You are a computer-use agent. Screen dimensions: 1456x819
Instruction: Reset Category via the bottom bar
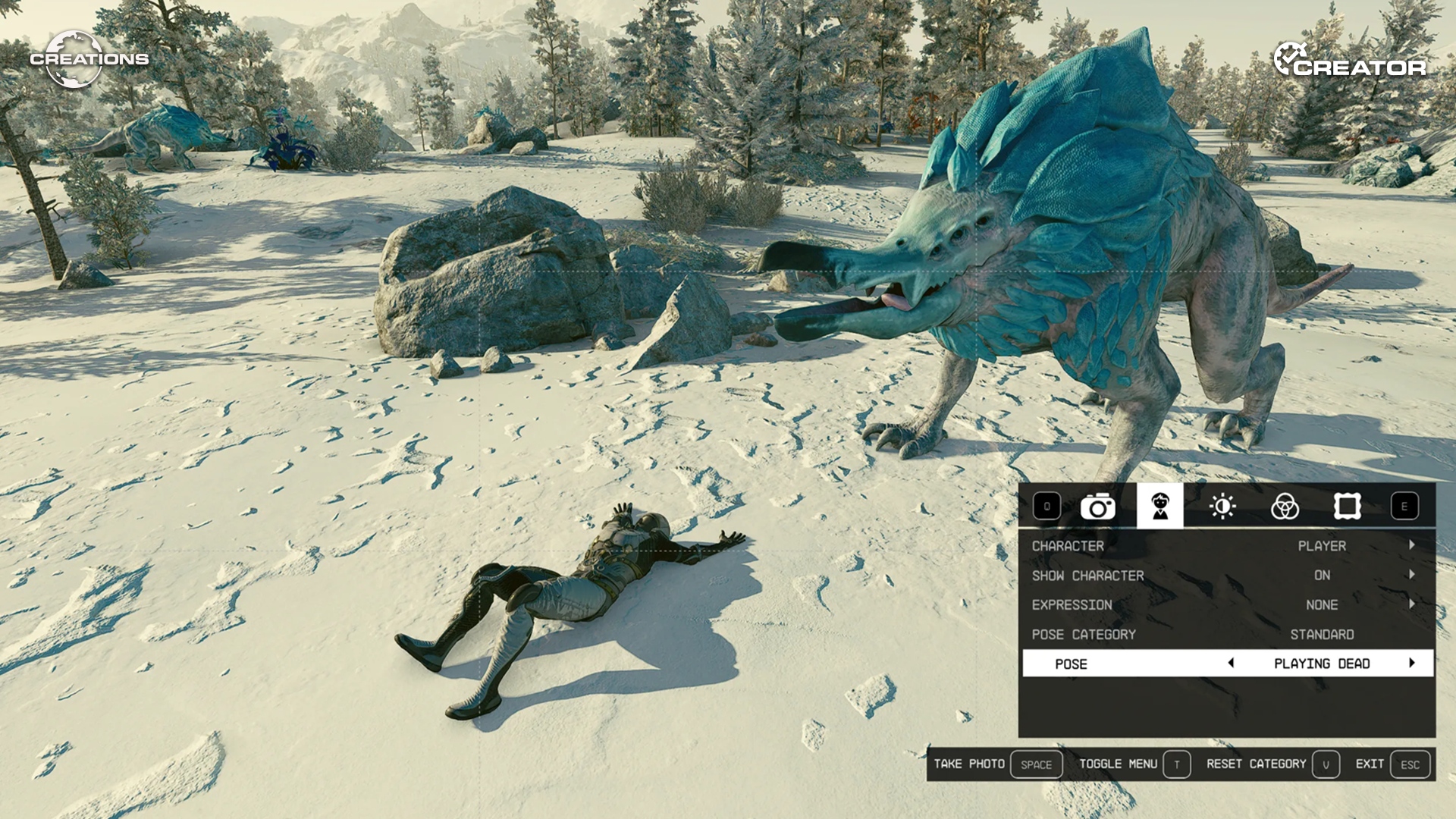tap(1272, 764)
